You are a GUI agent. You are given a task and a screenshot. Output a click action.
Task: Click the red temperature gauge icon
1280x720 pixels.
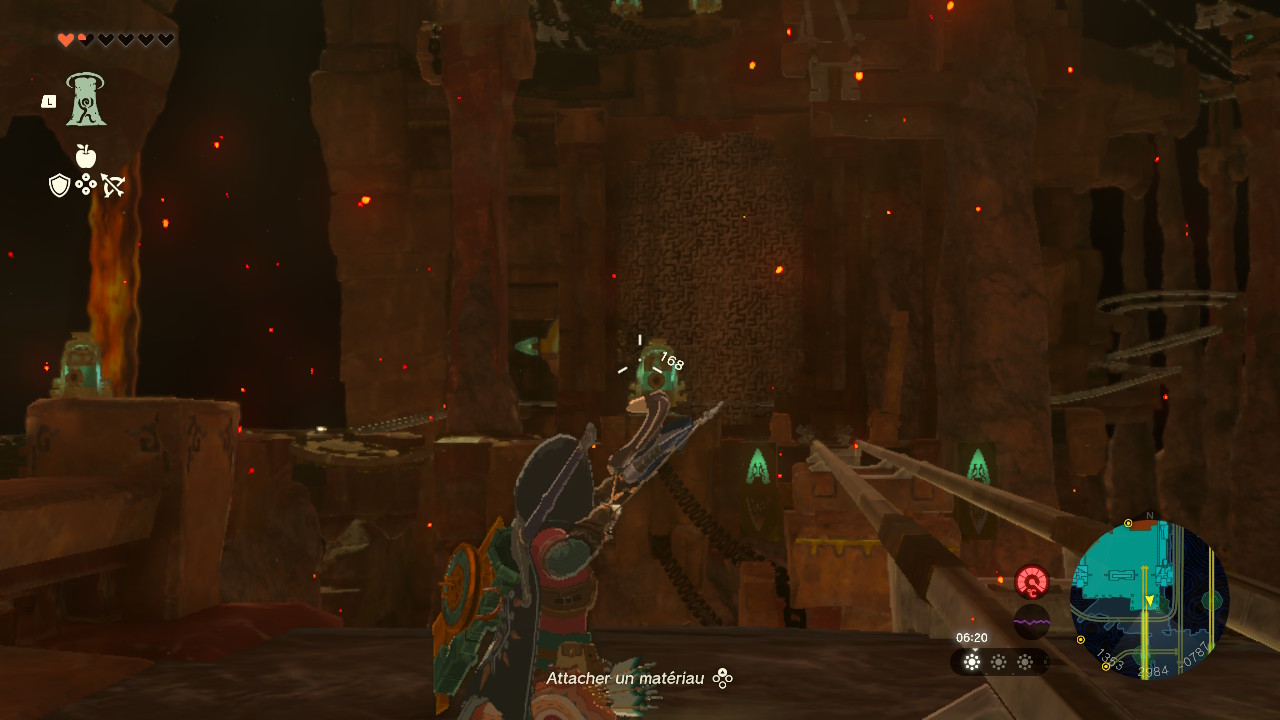click(x=1031, y=581)
